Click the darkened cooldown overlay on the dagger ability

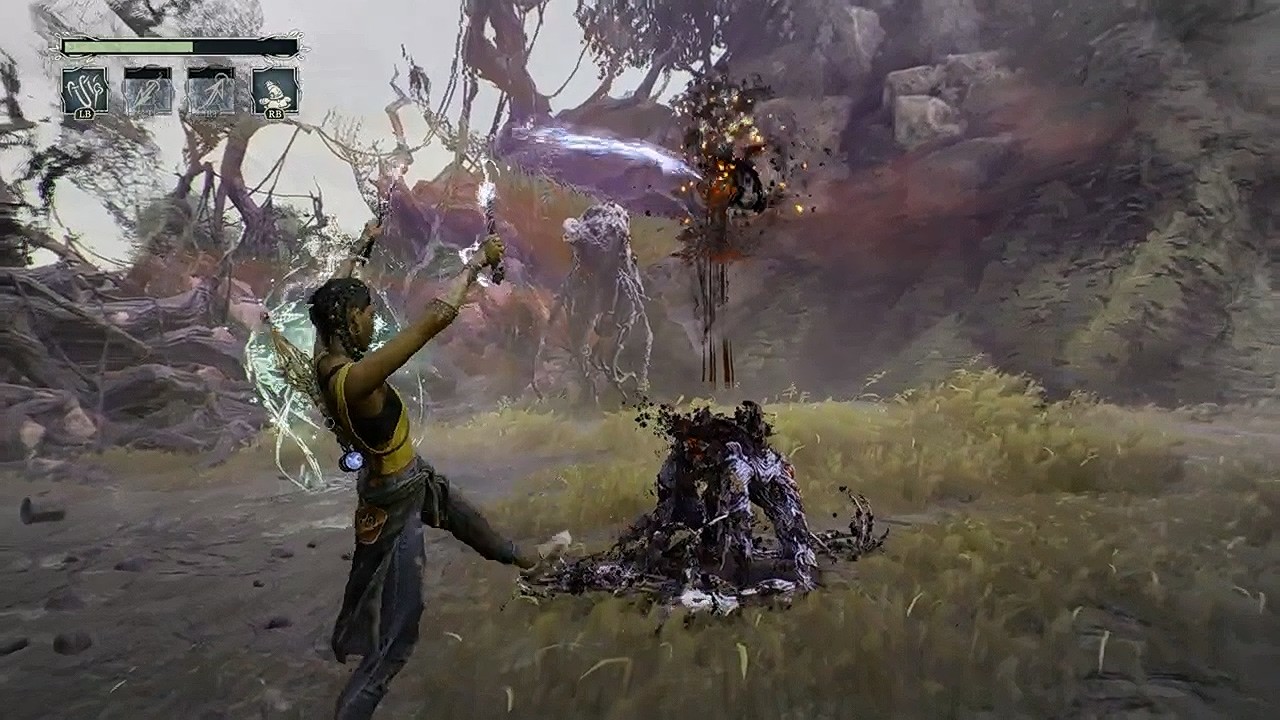point(146,73)
